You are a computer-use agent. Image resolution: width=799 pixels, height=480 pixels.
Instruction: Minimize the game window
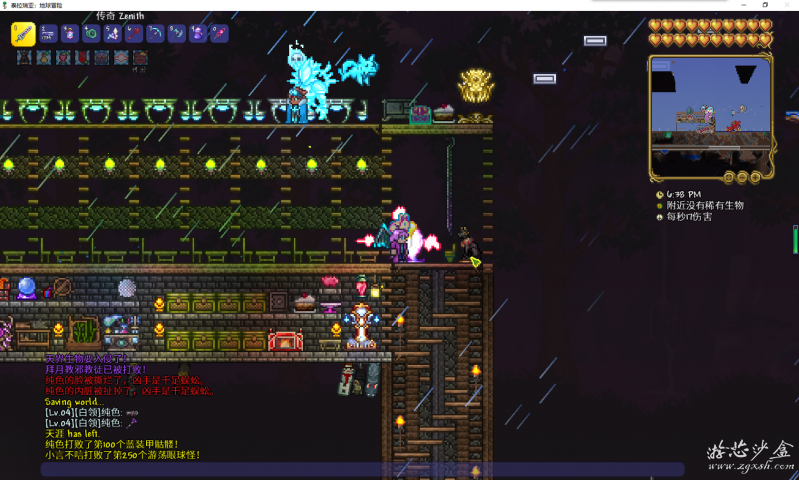coord(741,5)
